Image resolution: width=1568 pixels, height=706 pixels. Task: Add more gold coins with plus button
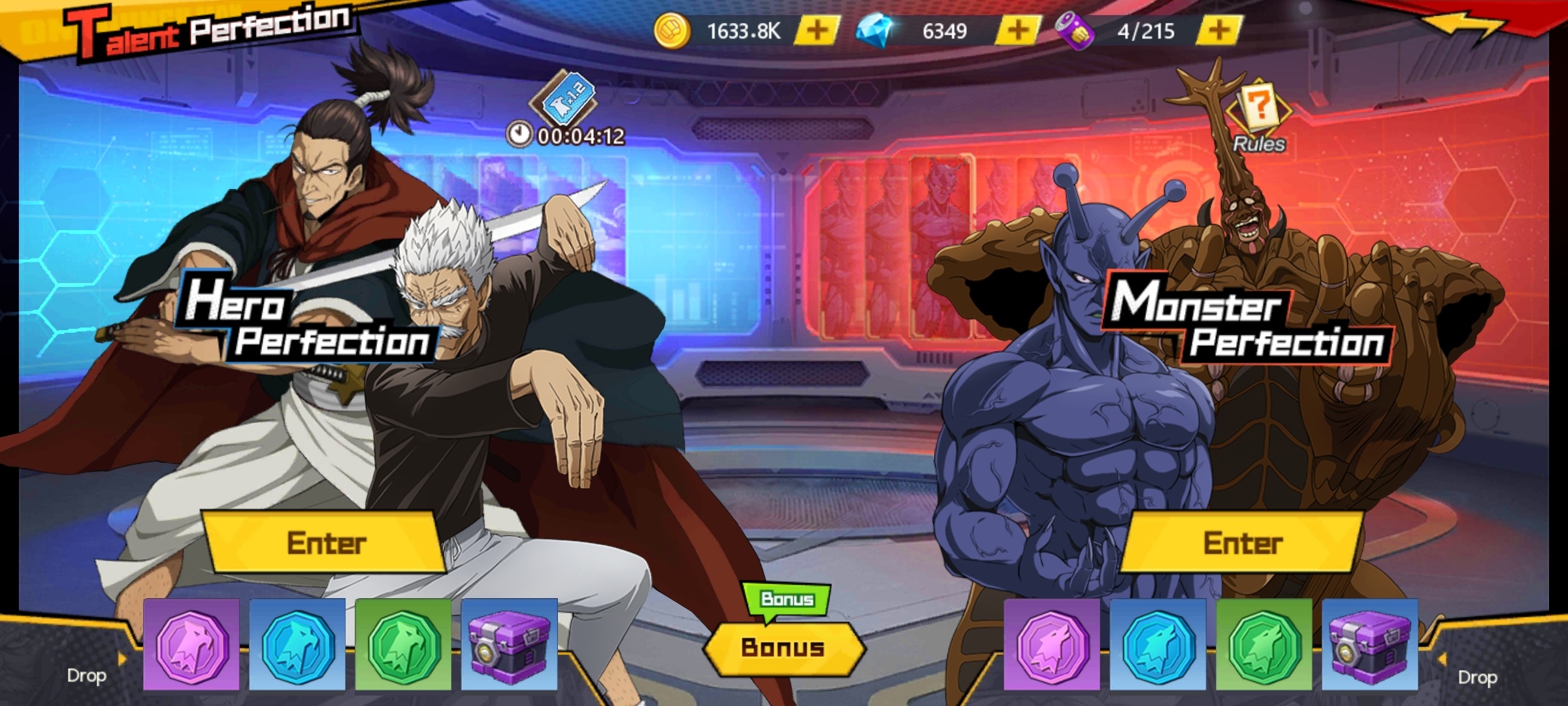coord(817,31)
